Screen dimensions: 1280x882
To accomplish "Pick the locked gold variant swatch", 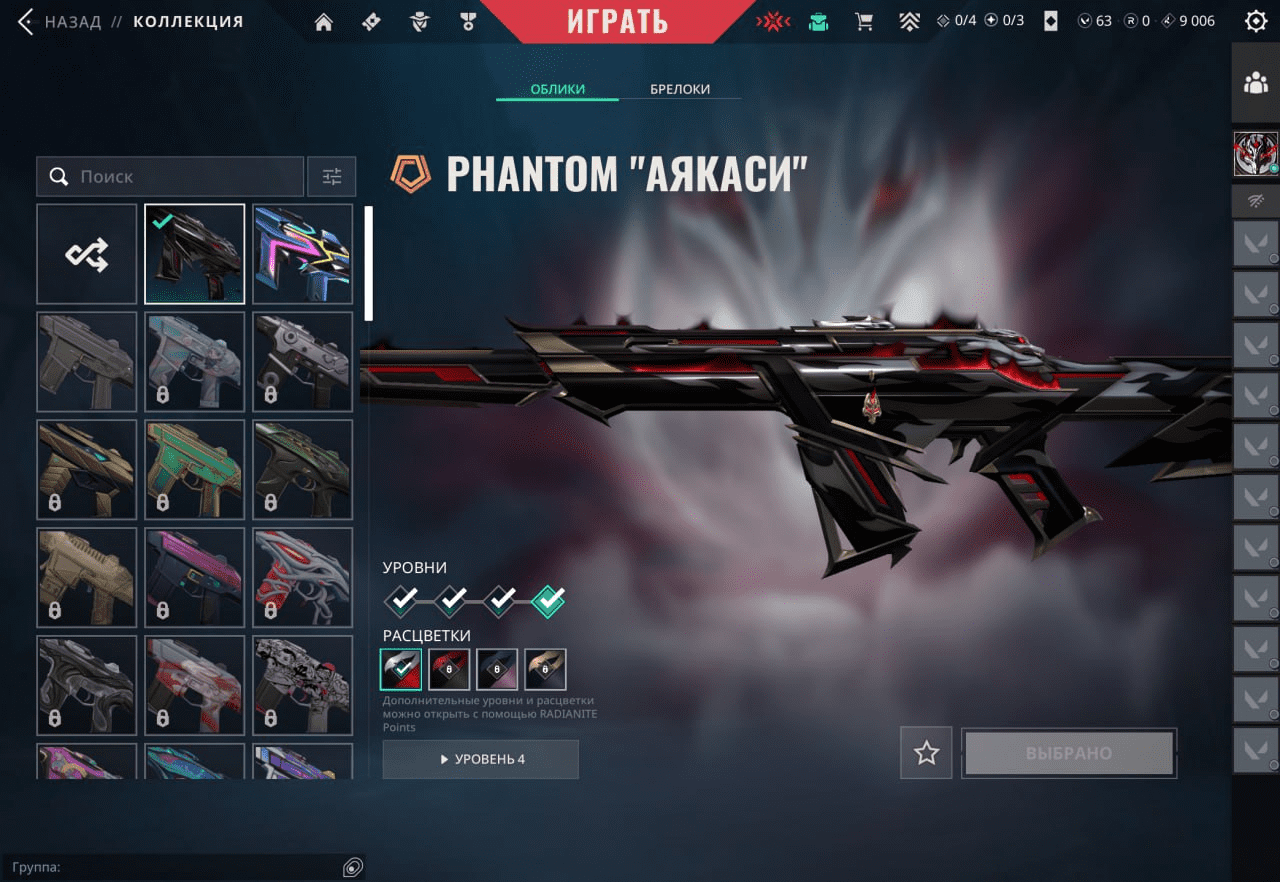I will pyautogui.click(x=545, y=669).
